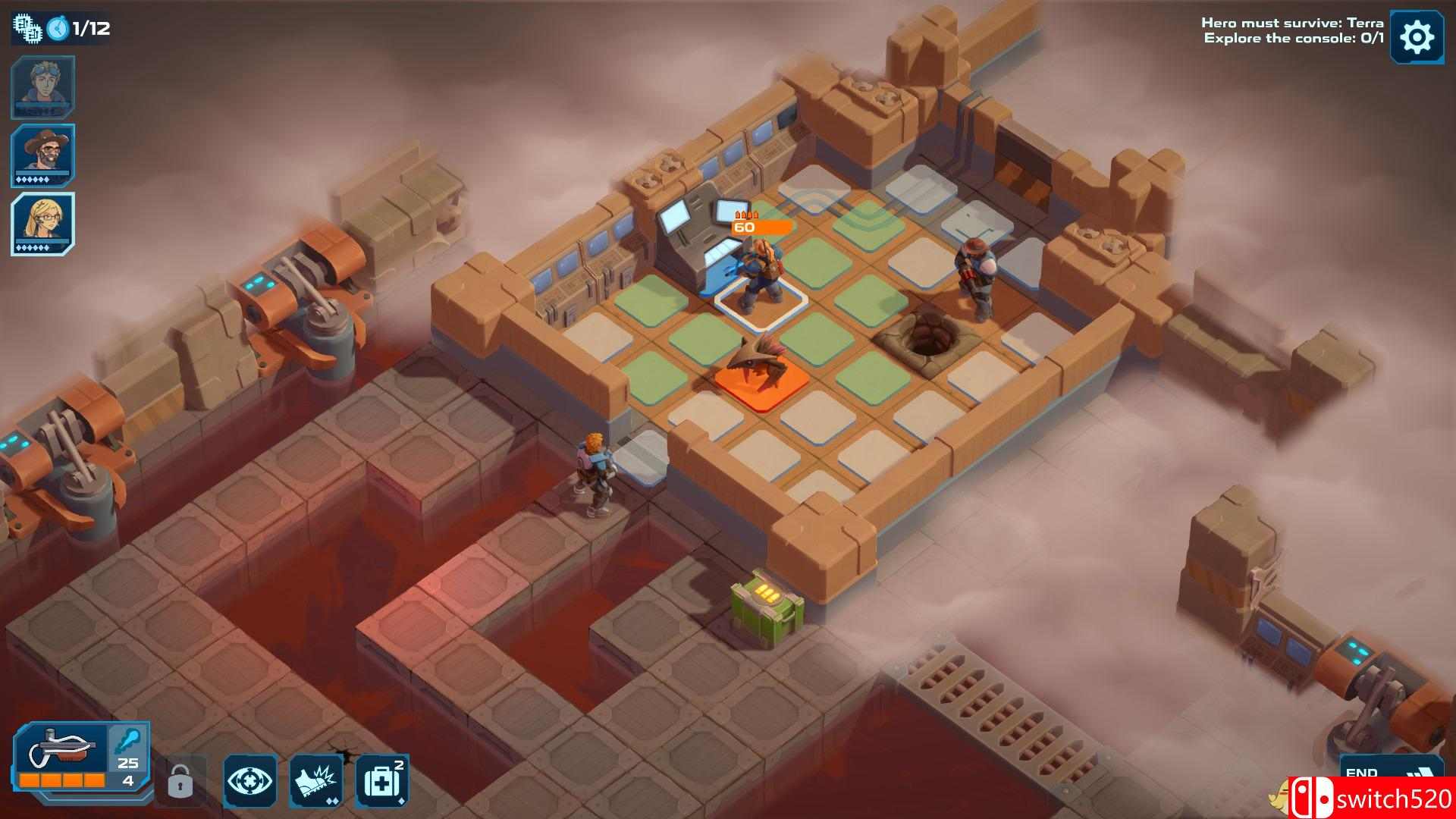This screenshot has height=819, width=1456.
Task: Click the locked padlock weapon slot
Action: [x=180, y=780]
